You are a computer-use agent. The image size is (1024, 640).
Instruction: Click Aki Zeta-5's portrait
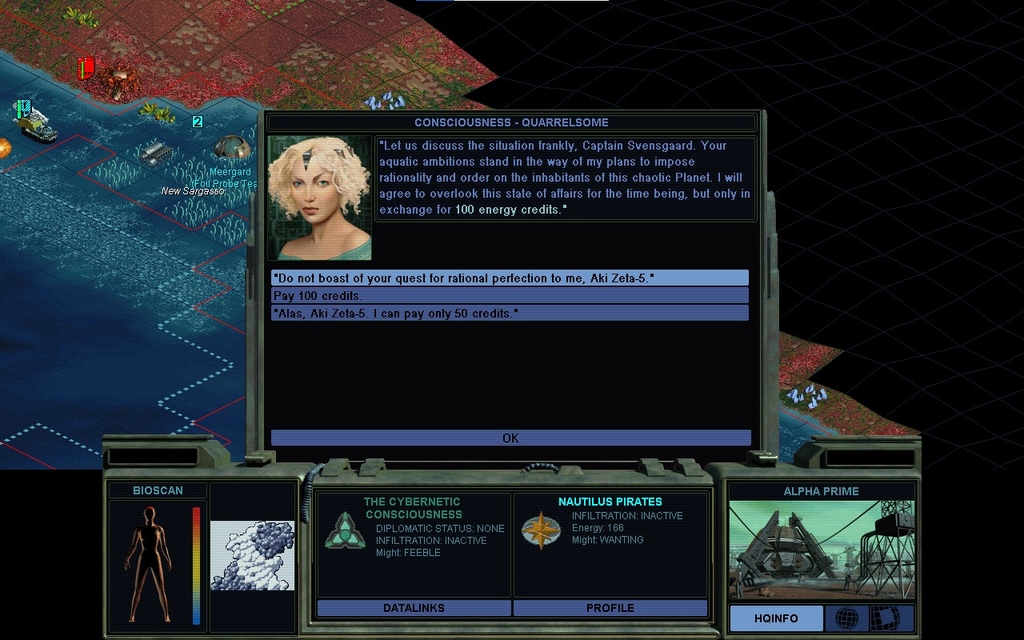tap(320, 198)
